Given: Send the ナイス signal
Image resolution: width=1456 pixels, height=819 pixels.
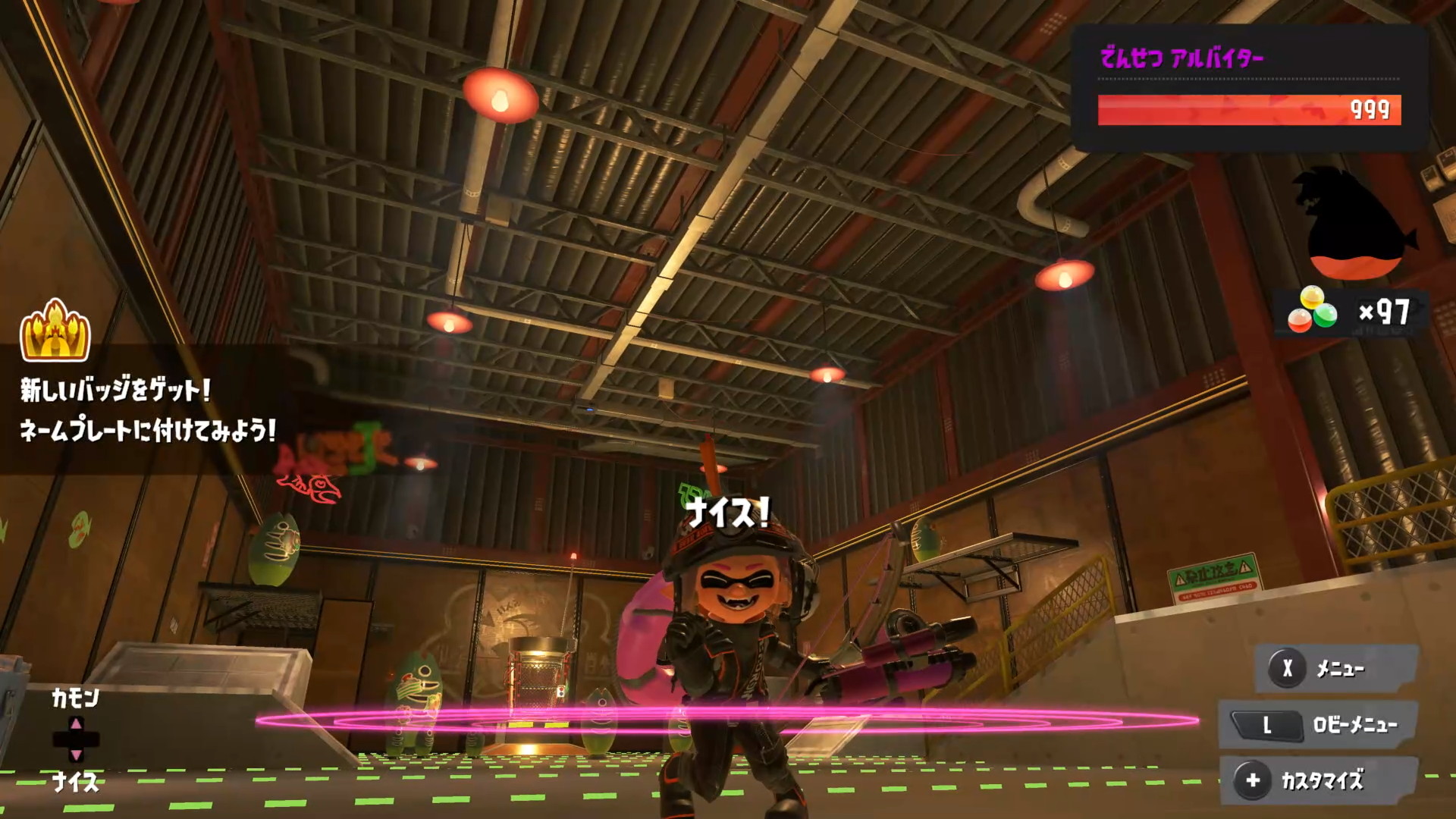Looking at the screenshot, I should [x=75, y=782].
